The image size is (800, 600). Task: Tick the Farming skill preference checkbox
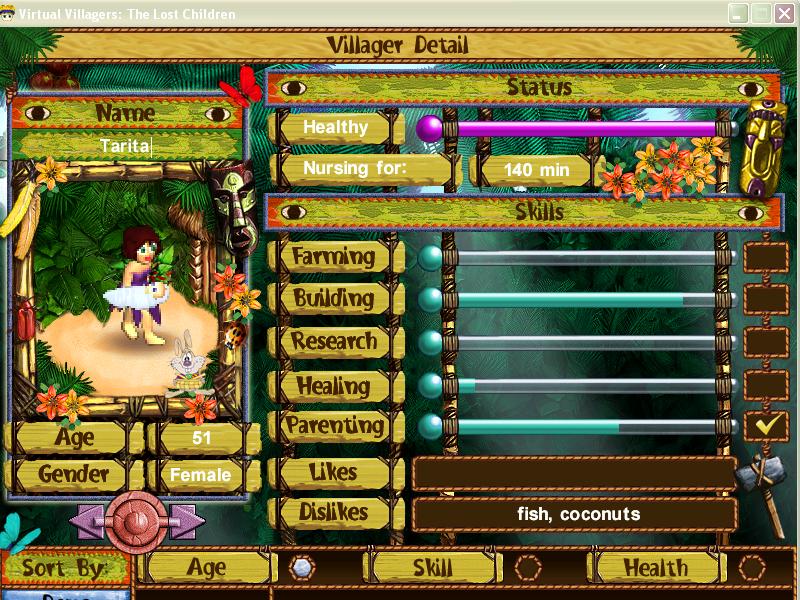pos(766,257)
